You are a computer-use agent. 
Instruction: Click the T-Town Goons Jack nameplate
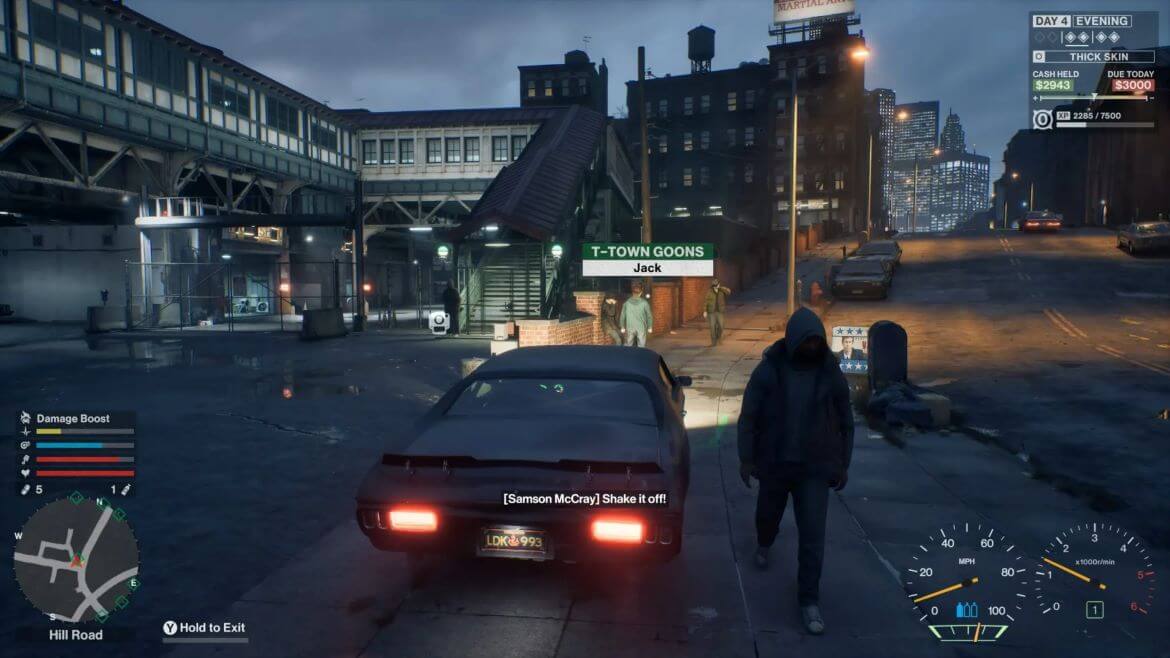[x=648, y=260]
